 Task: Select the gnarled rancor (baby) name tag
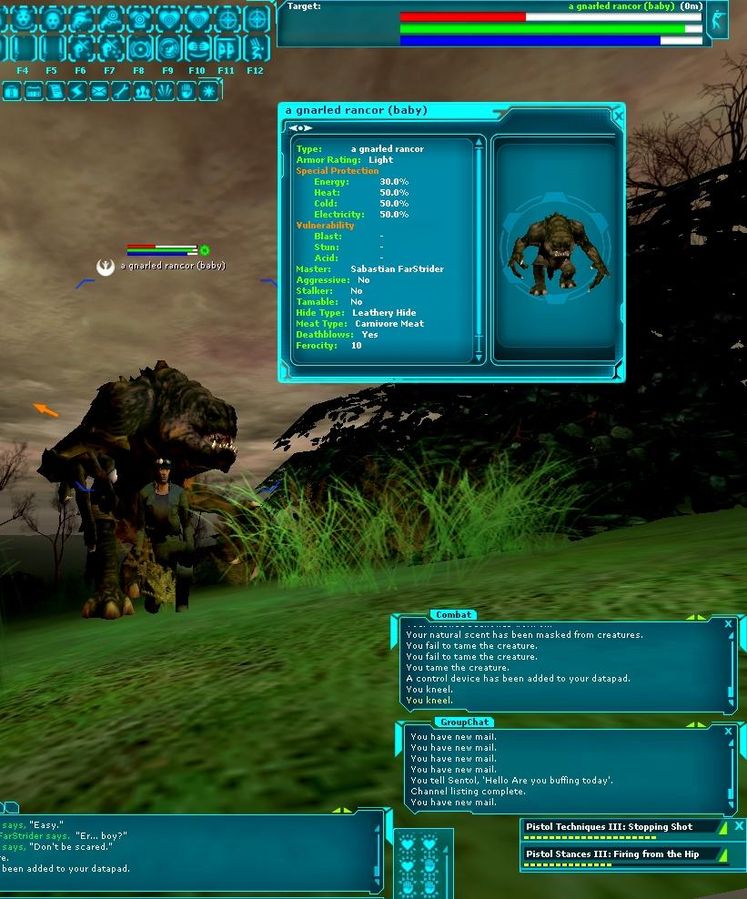172,265
